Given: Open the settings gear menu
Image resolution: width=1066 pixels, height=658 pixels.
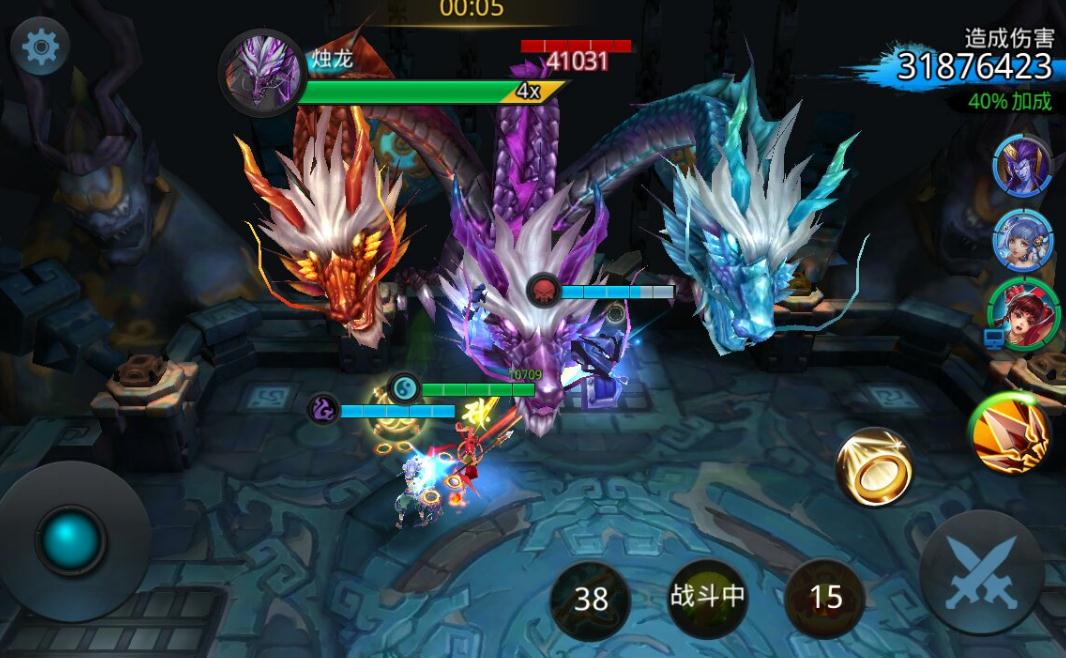Looking at the screenshot, I should 40,47.
